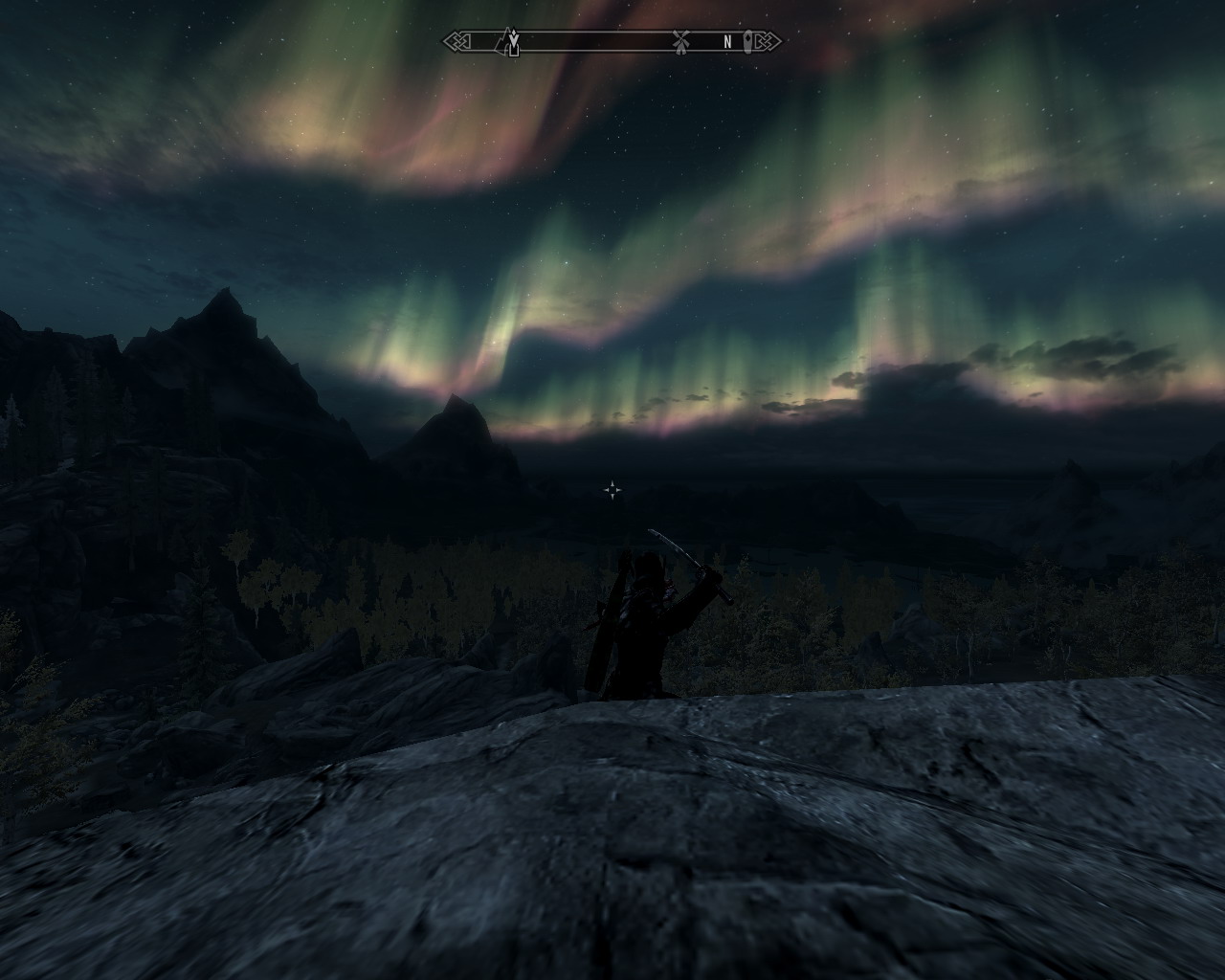Select the quest arrow marker on the compass
Viewport: 1225px width, 980px height.
[x=513, y=38]
